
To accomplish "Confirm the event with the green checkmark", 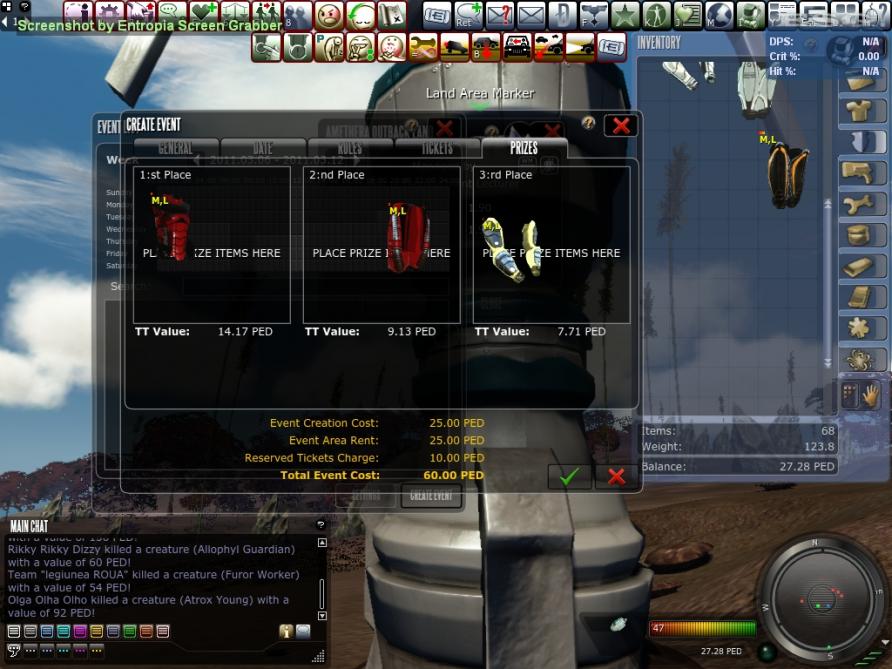I will click(x=569, y=476).
